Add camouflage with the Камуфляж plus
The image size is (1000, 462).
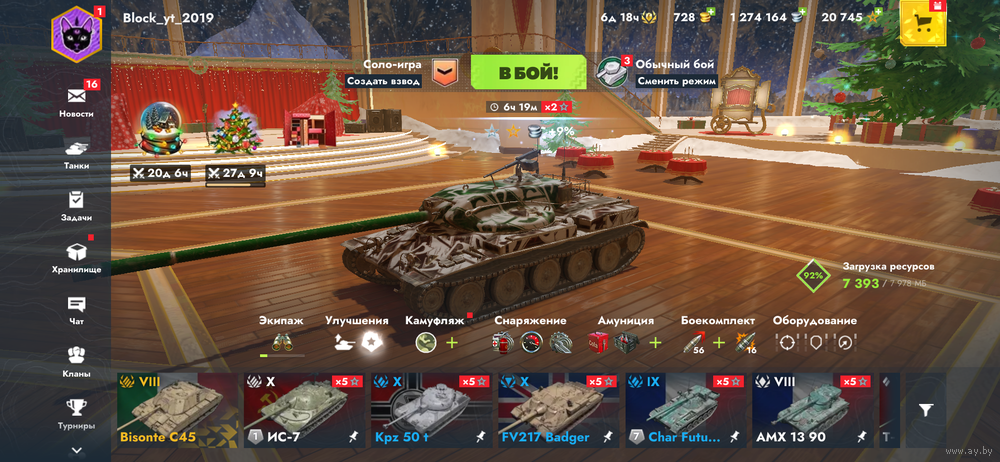pyautogui.click(x=452, y=343)
